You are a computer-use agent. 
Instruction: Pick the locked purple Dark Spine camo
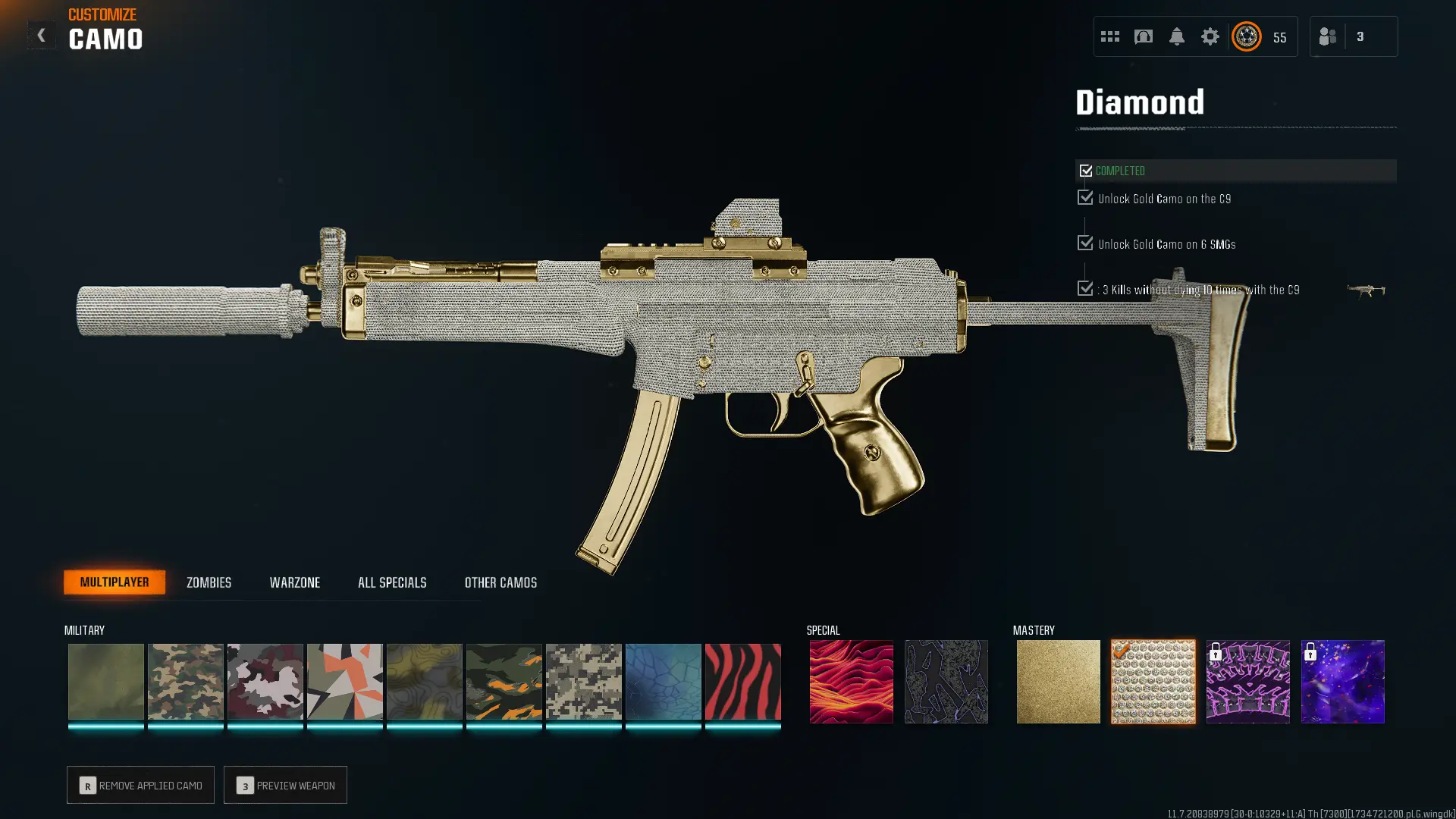point(1247,681)
